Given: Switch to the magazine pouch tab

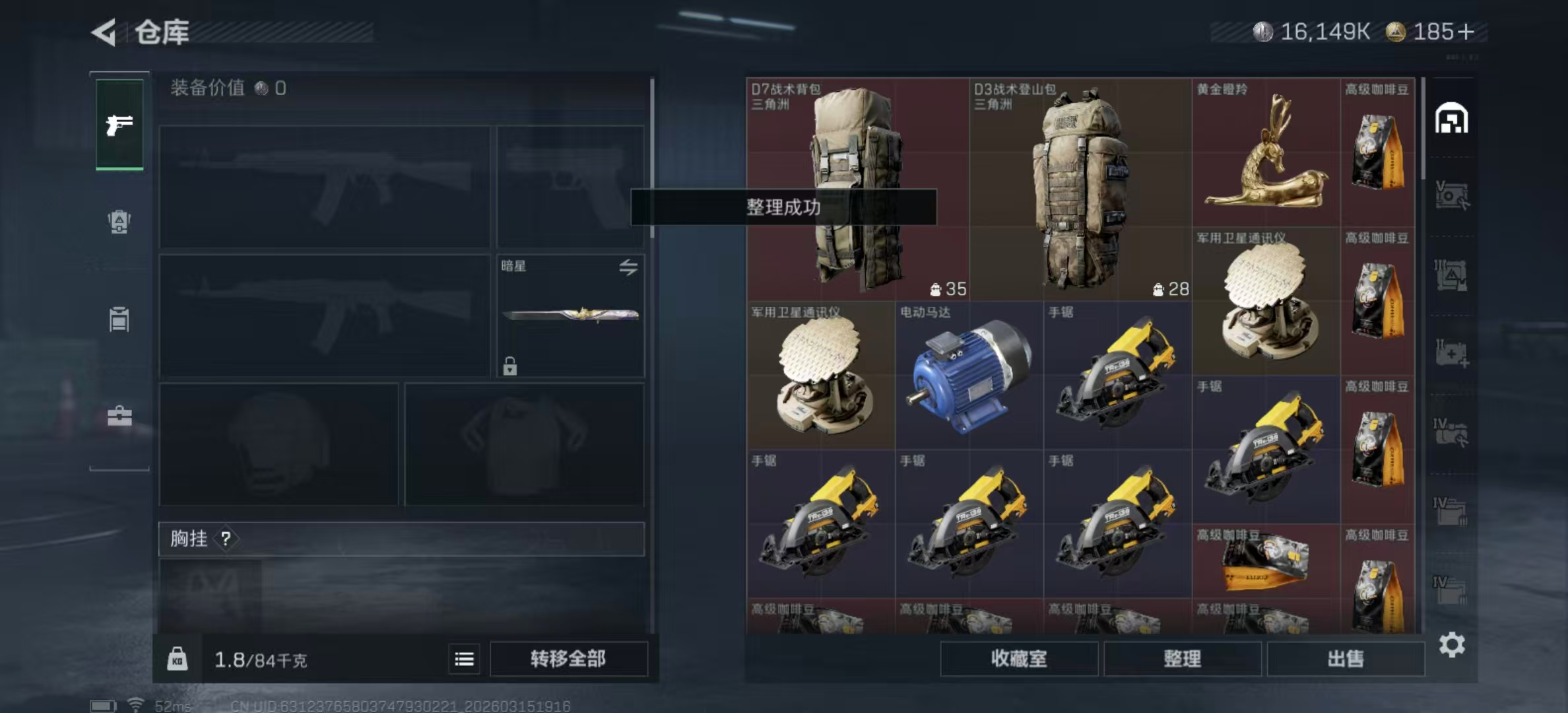Looking at the screenshot, I should [x=119, y=320].
